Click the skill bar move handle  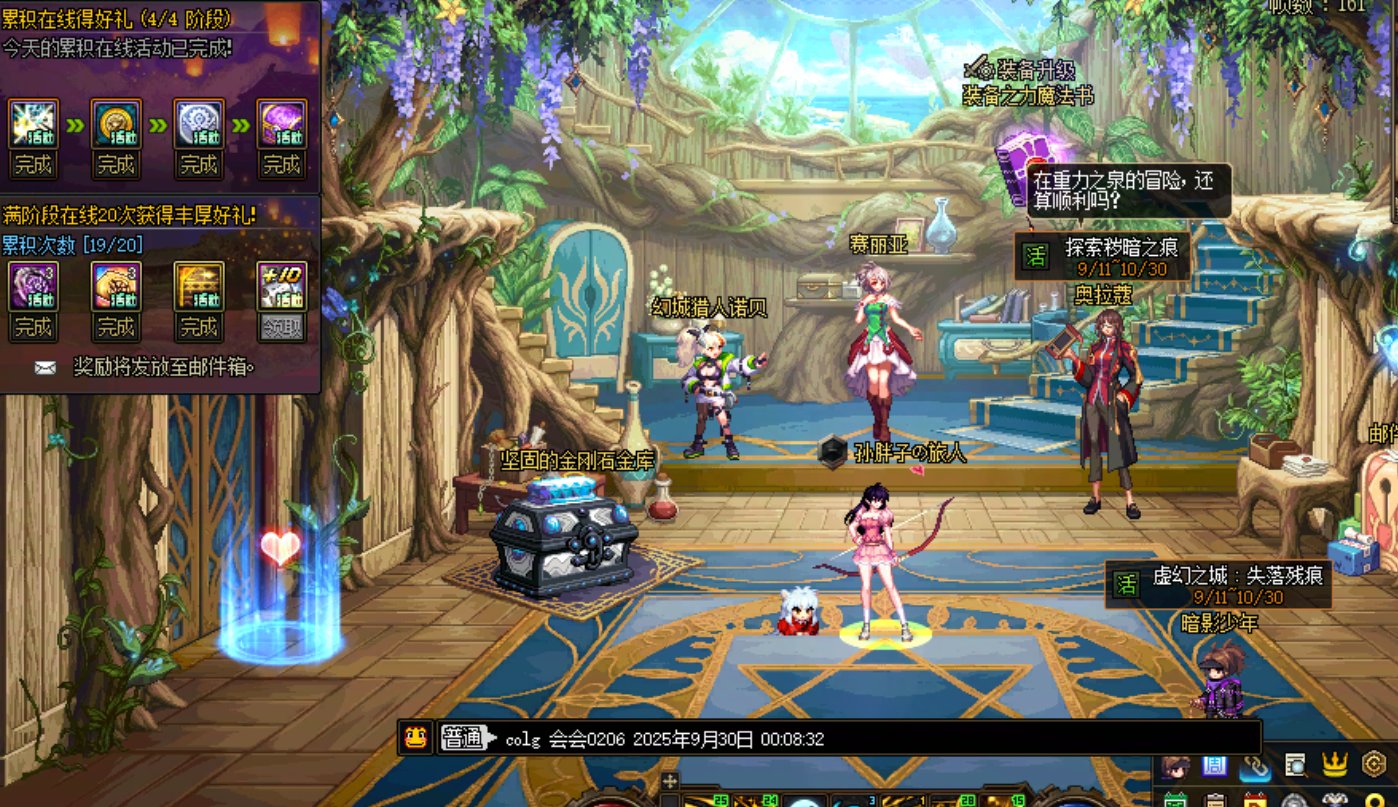tap(670, 780)
